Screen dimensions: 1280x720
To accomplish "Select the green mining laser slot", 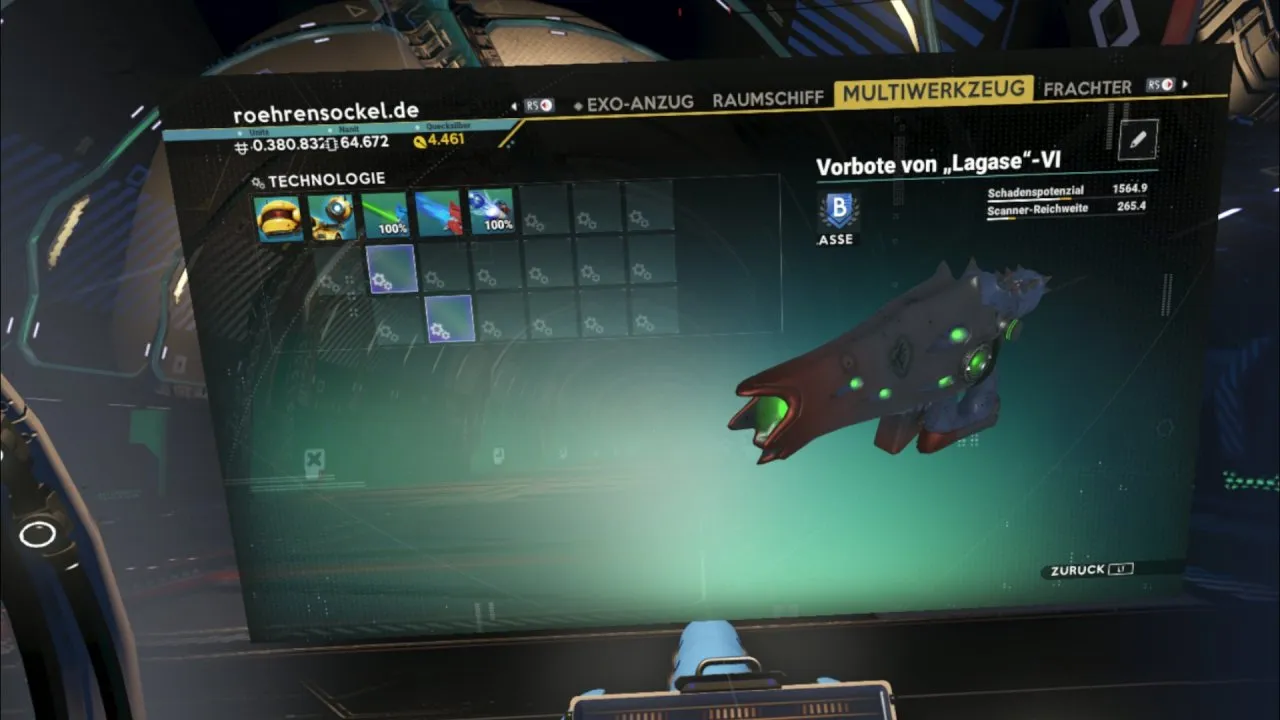I will tap(385, 215).
